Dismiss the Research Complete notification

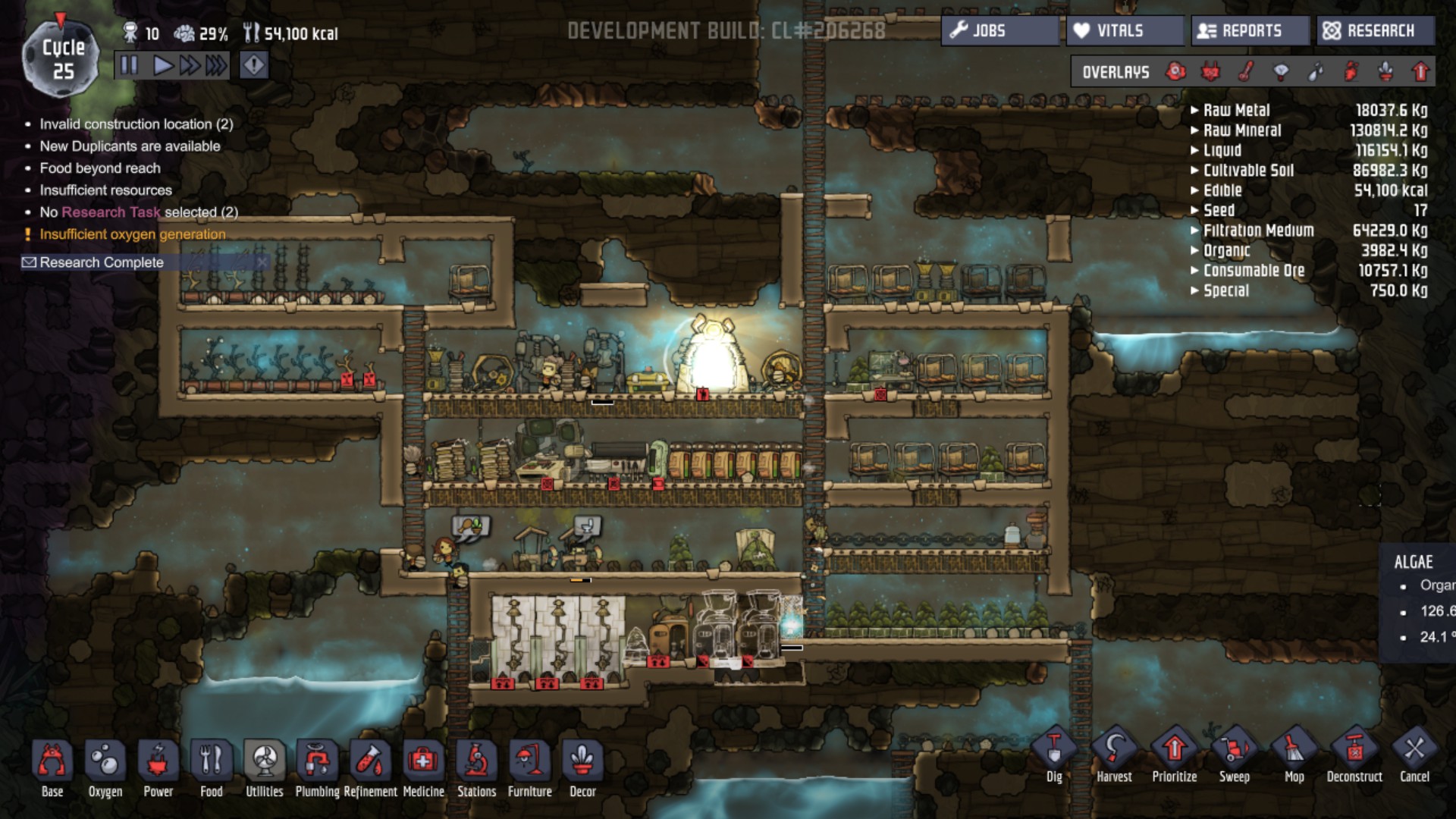tap(262, 262)
